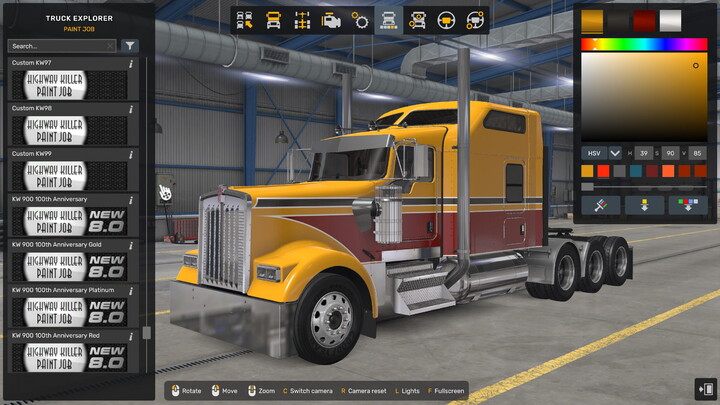Click the hue rainbow slider bar
The height and width of the screenshot is (405, 720).
click(x=644, y=44)
